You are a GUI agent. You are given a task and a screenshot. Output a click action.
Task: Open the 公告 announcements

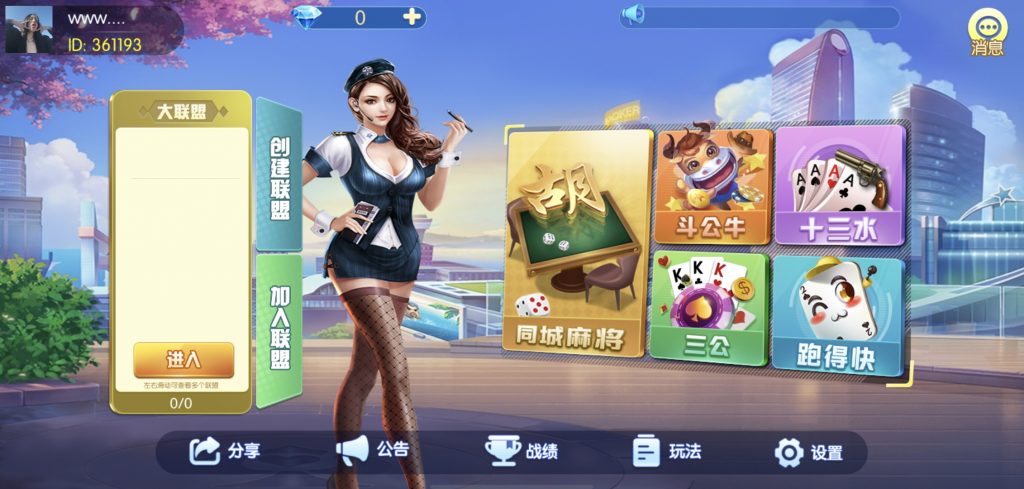[x=373, y=451]
